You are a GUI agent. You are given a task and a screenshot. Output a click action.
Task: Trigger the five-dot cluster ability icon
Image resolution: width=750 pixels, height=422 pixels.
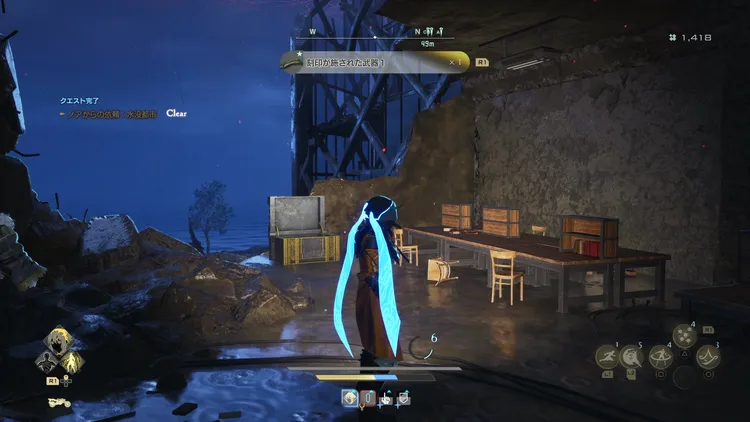point(684,337)
